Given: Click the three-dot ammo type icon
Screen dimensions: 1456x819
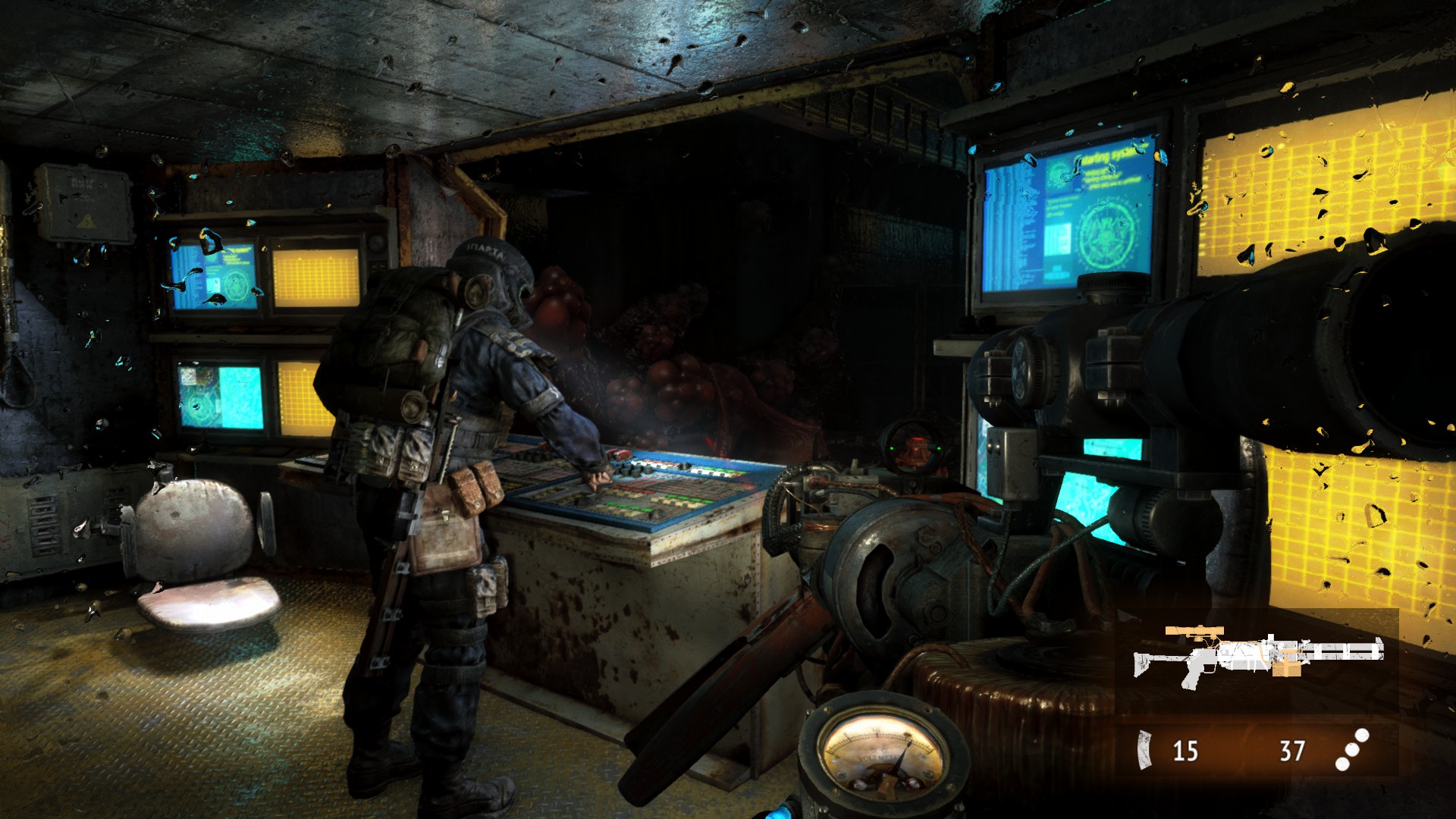Looking at the screenshot, I should (1351, 749).
